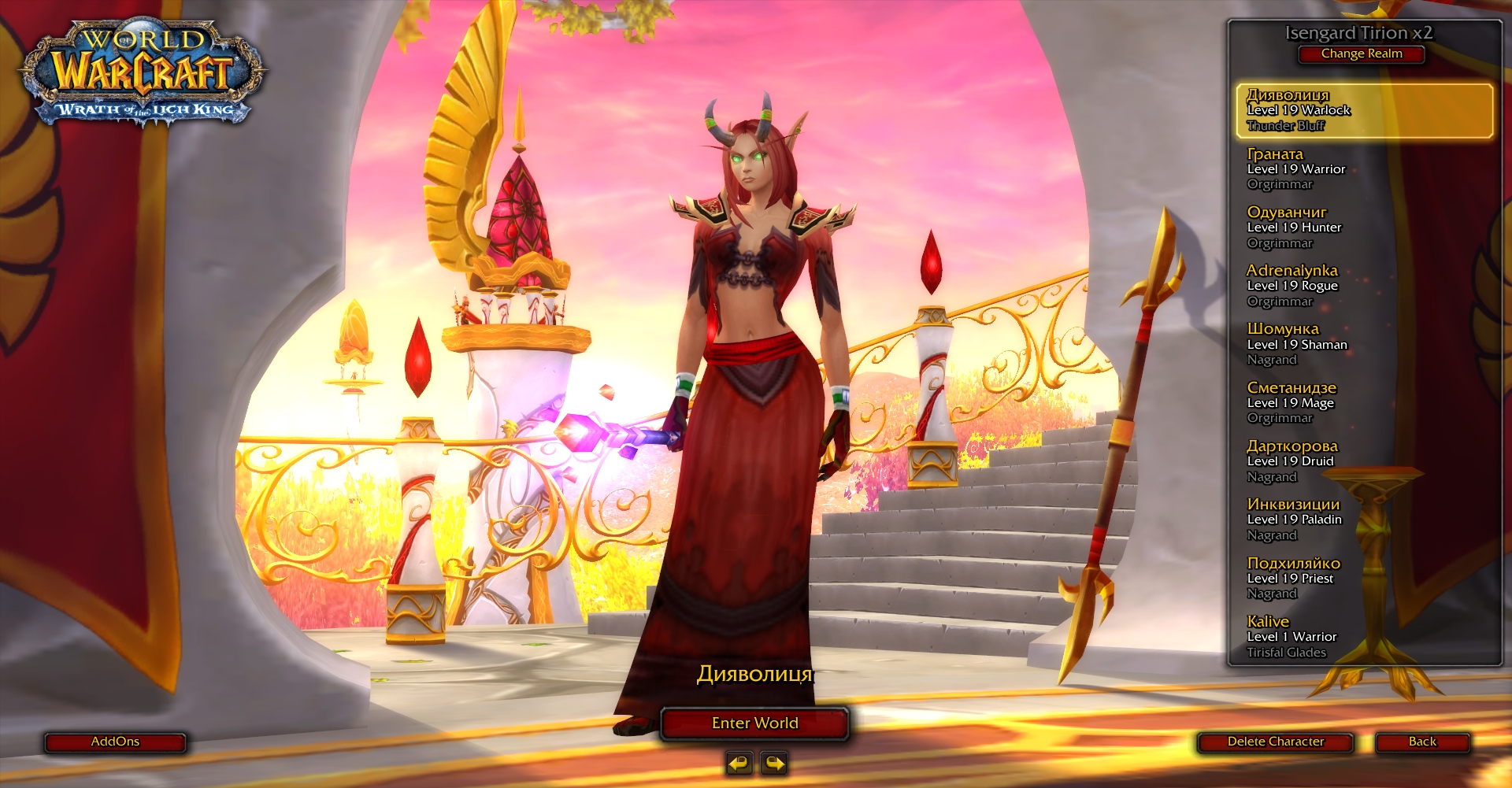Screen dimensions: 1512x788
Task: Click the left yellow rotate arrow icon
Action: coord(739,764)
